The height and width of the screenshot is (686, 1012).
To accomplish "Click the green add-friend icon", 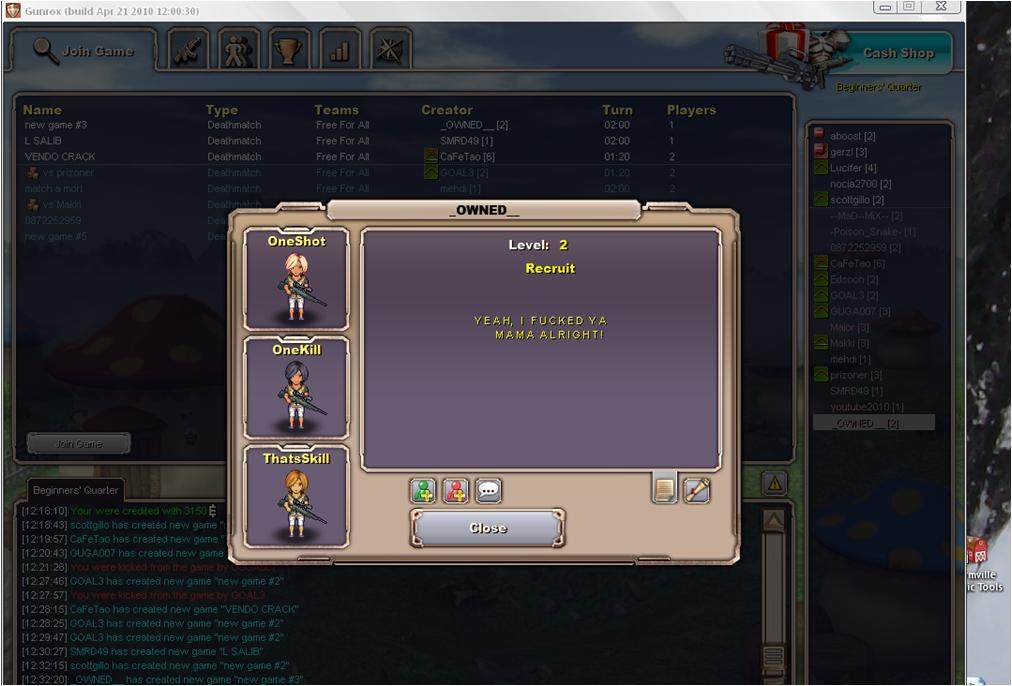I will click(423, 491).
